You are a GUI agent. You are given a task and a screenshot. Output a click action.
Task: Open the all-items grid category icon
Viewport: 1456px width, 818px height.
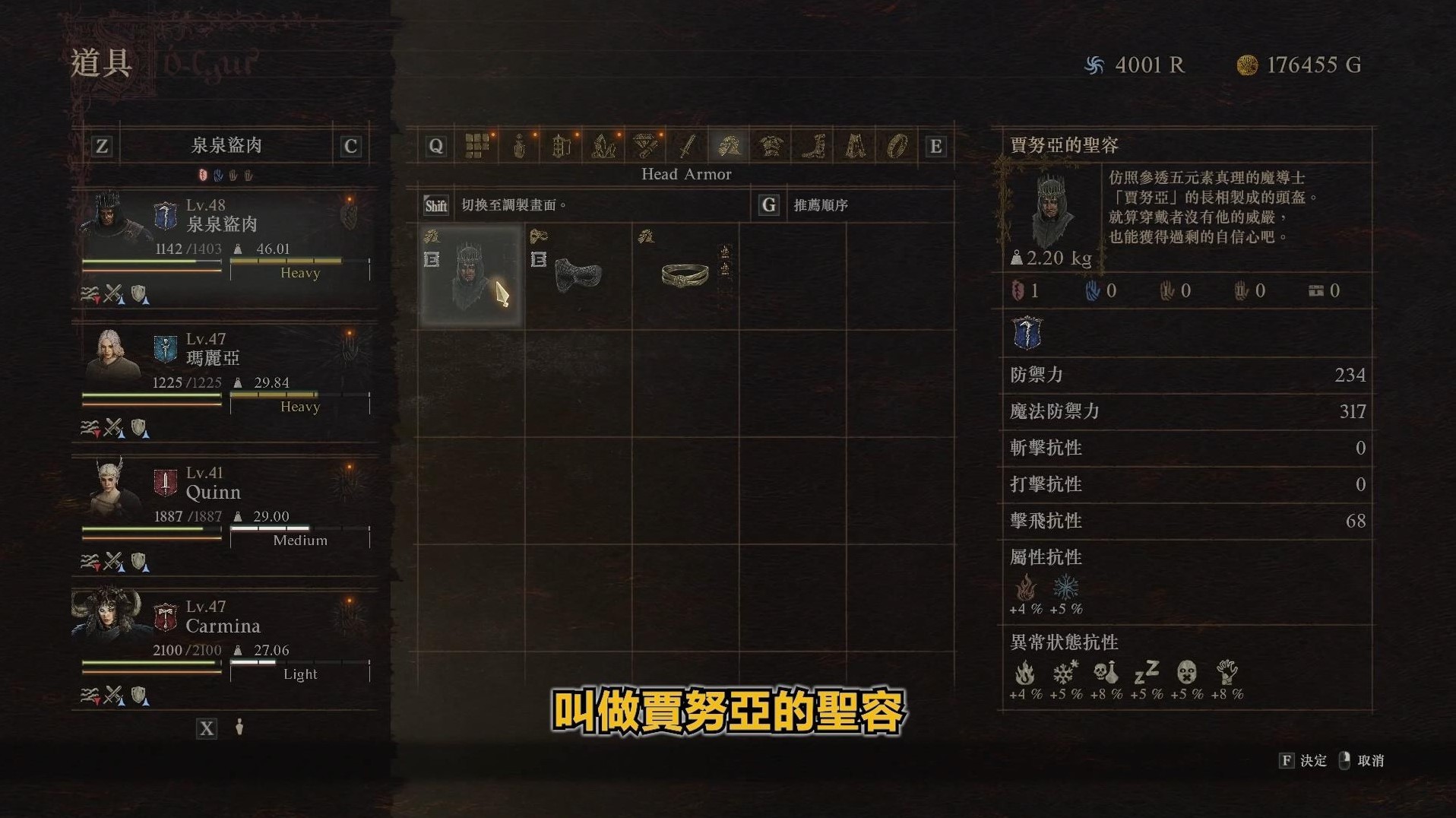tap(478, 145)
